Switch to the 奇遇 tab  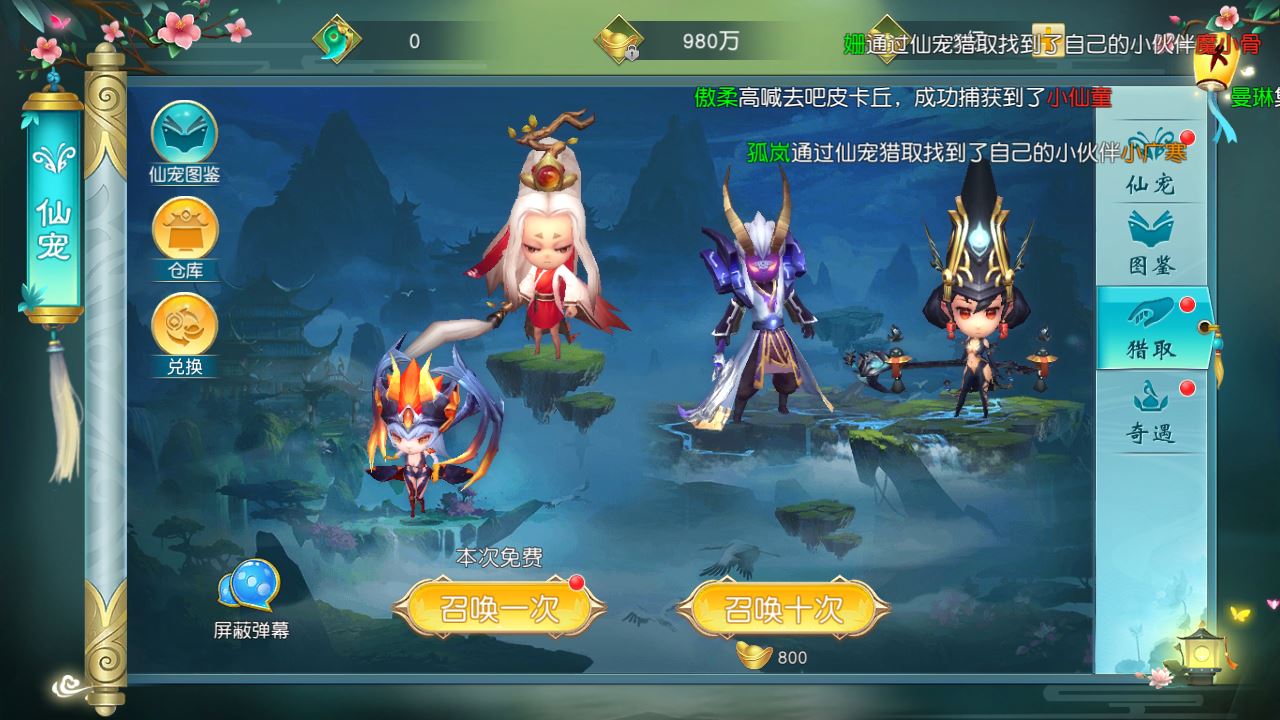[x=1149, y=415]
